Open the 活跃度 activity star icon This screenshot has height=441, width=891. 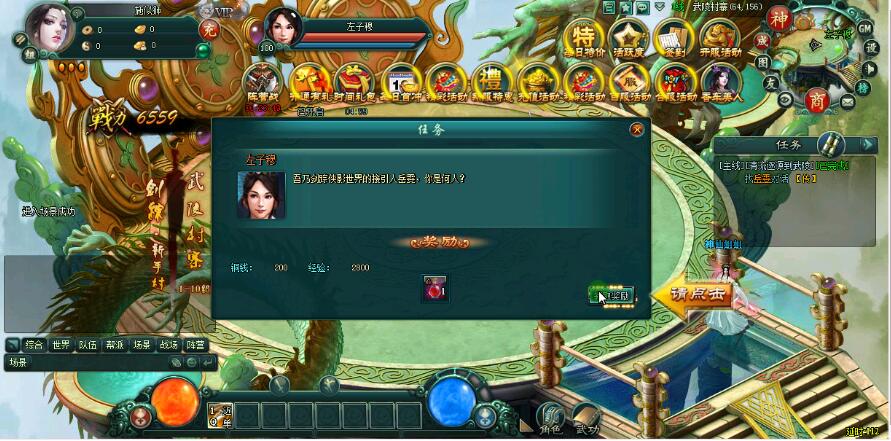click(x=628, y=39)
